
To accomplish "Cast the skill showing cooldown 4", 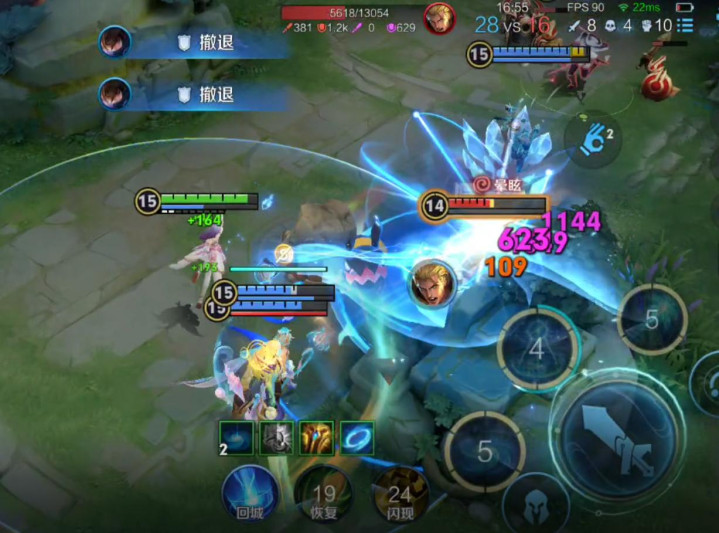I will pyautogui.click(x=537, y=350).
